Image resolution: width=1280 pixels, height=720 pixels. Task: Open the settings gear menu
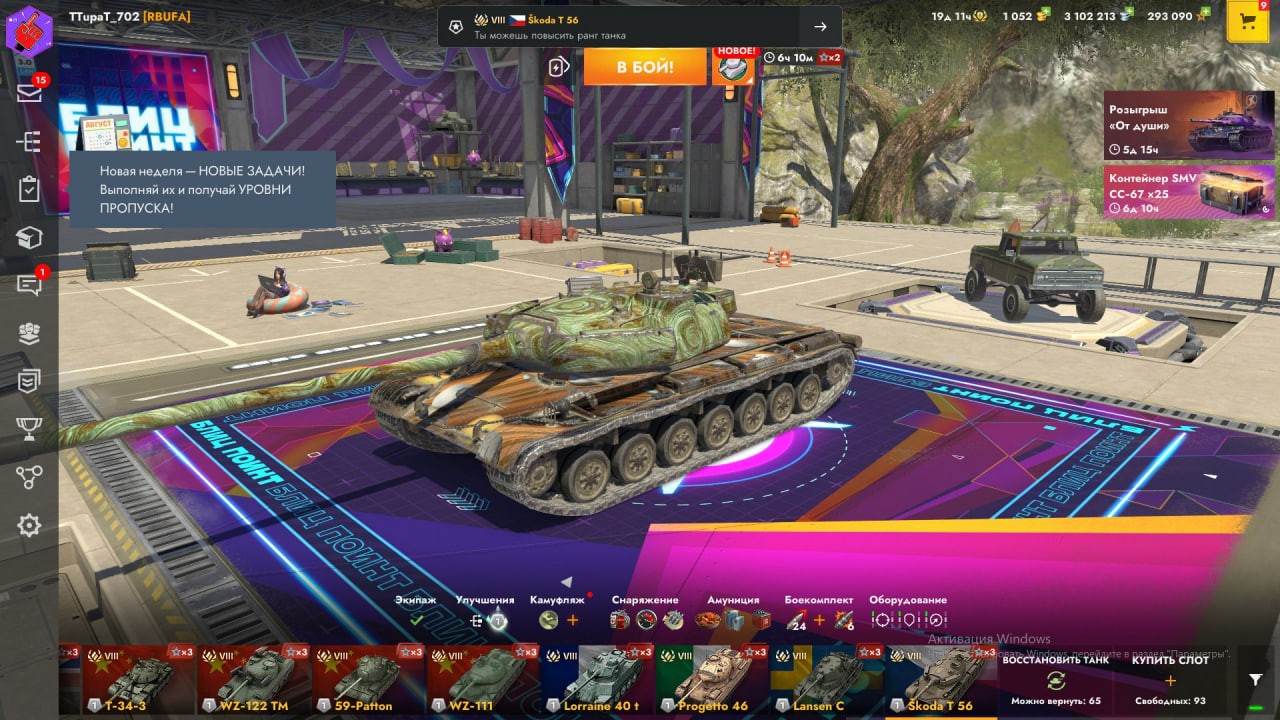29,525
